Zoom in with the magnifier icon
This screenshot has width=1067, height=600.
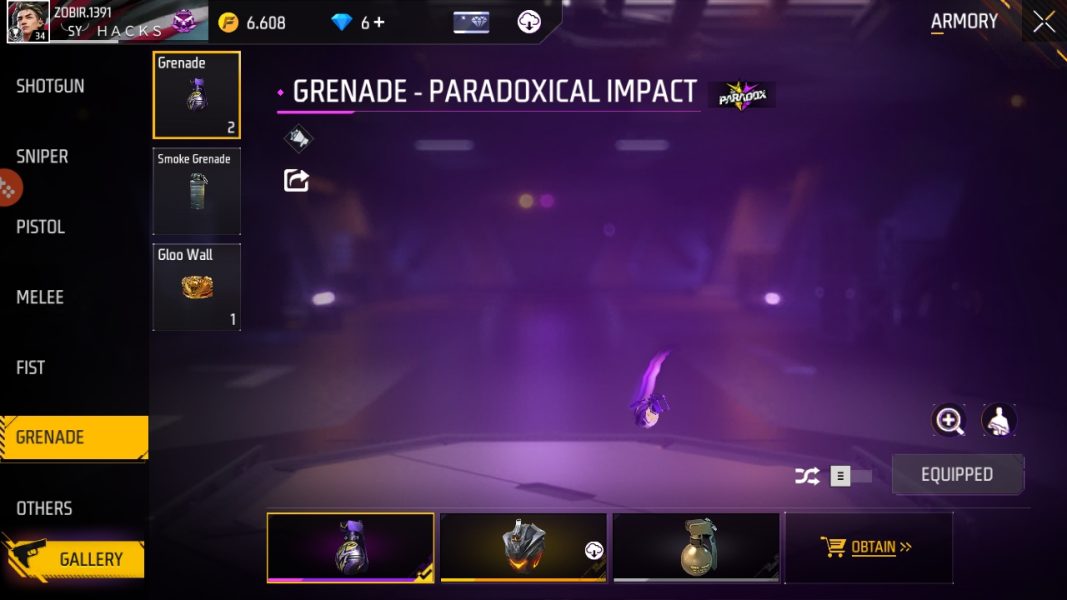pyautogui.click(x=948, y=420)
